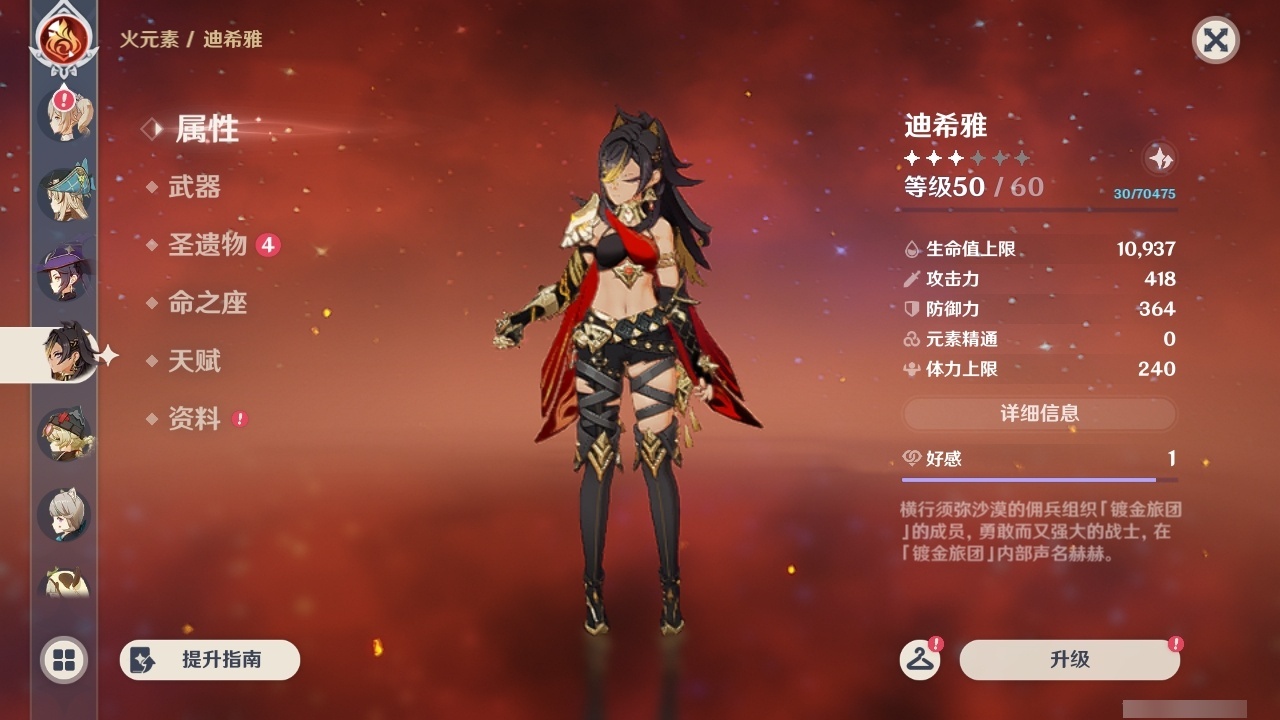This screenshot has height=720, width=1280.
Task: Open the 命之座 constellation section
Action: tap(207, 304)
